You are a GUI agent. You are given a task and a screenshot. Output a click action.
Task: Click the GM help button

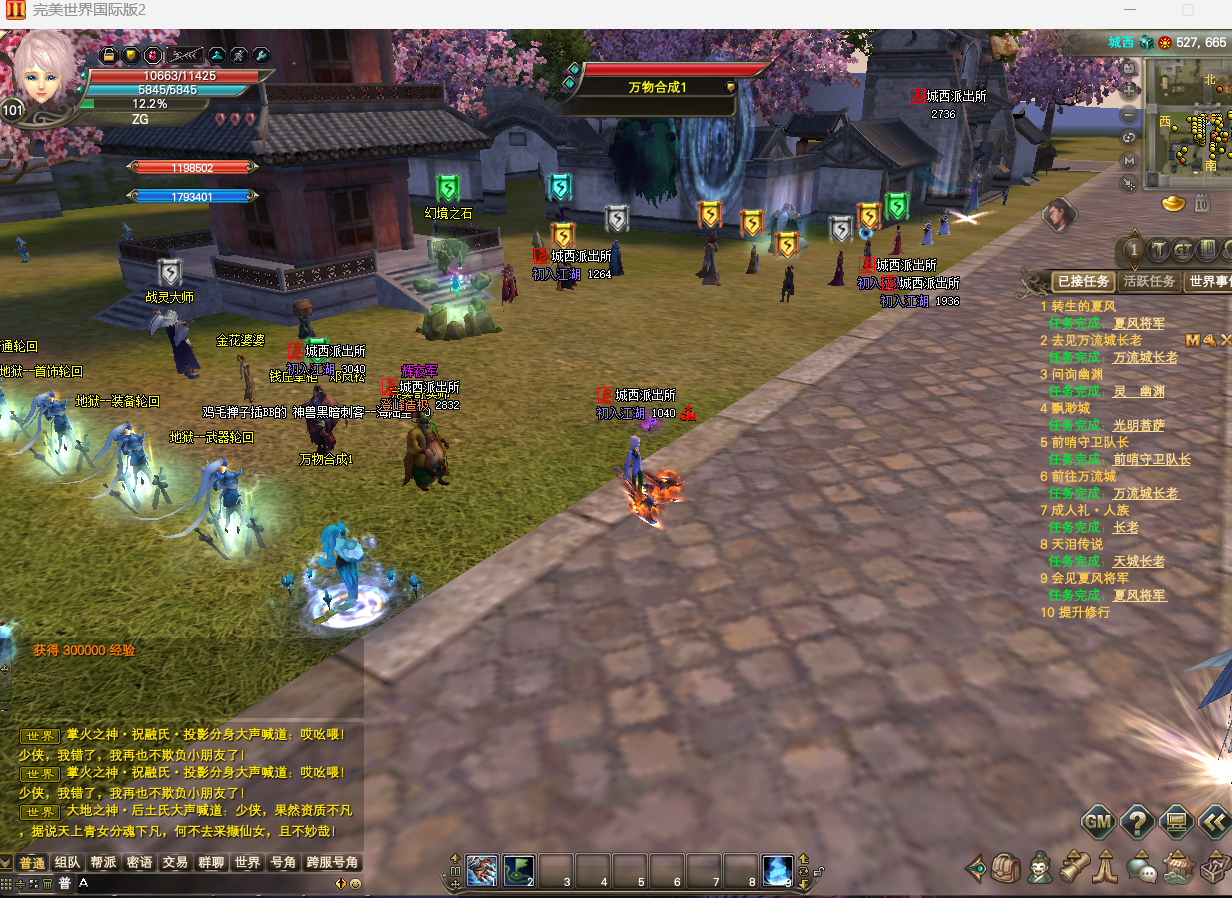point(1098,823)
